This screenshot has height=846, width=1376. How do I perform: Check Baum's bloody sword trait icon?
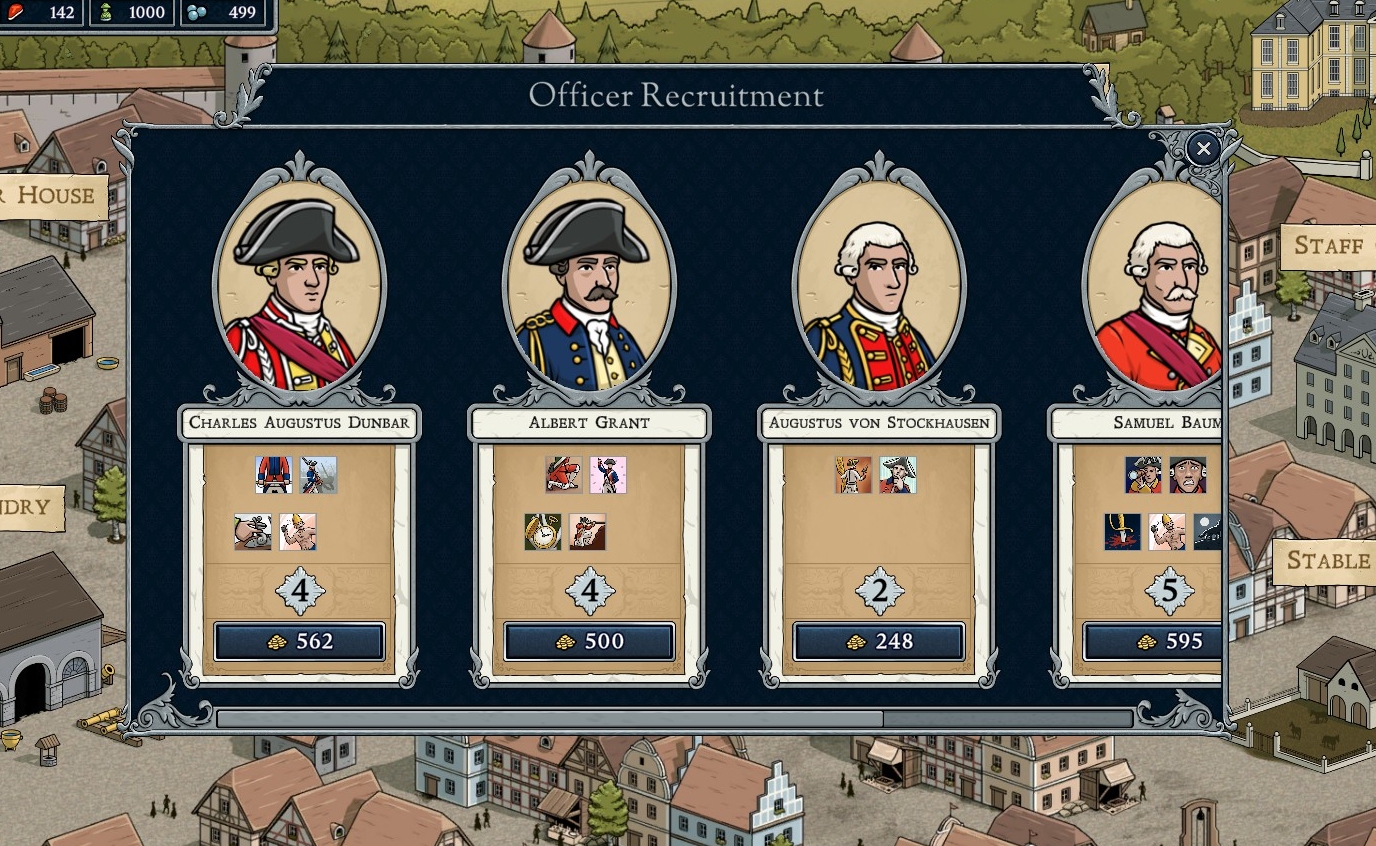click(x=1123, y=532)
